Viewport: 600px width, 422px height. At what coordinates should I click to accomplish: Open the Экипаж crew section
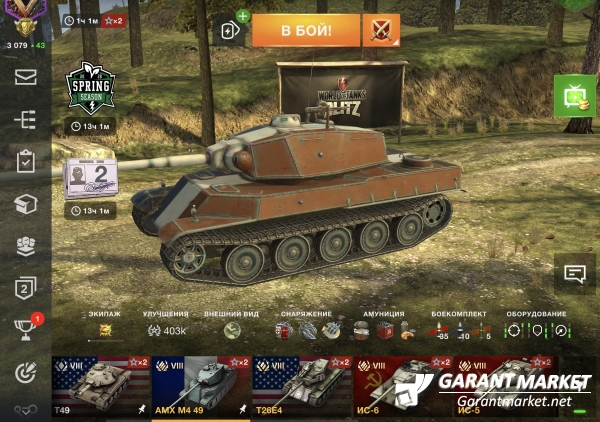[104, 329]
